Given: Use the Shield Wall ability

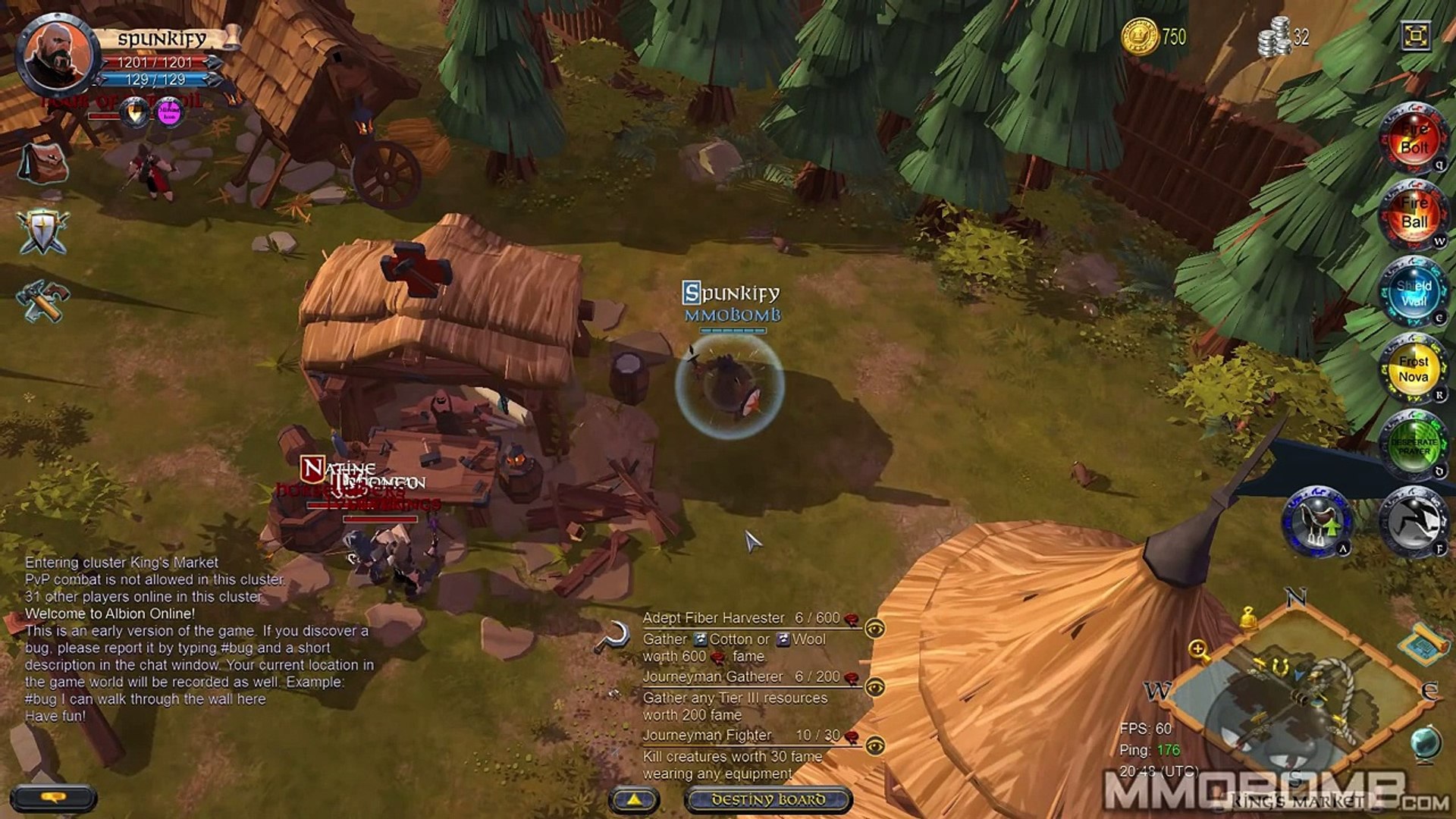Looking at the screenshot, I should (1414, 293).
